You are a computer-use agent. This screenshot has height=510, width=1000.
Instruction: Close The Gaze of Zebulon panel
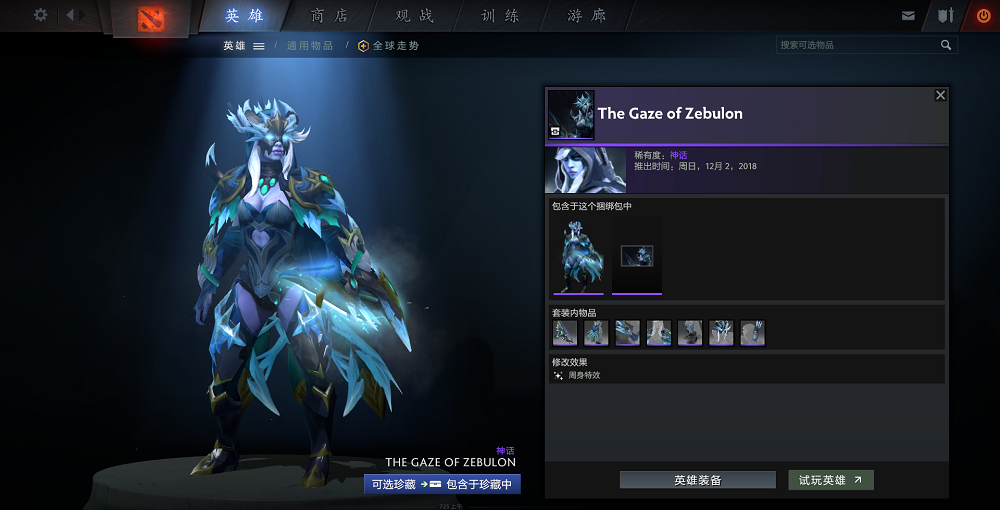940,95
